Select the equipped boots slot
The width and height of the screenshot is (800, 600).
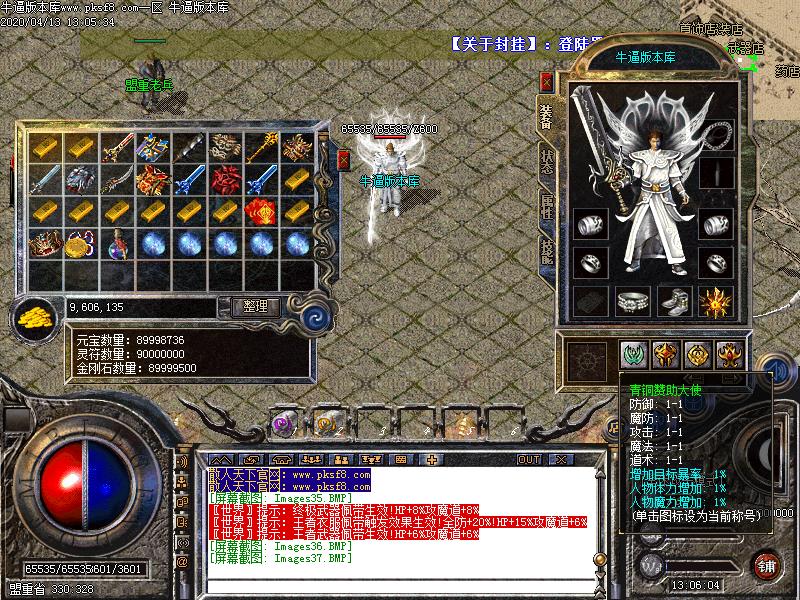pyautogui.click(x=673, y=301)
